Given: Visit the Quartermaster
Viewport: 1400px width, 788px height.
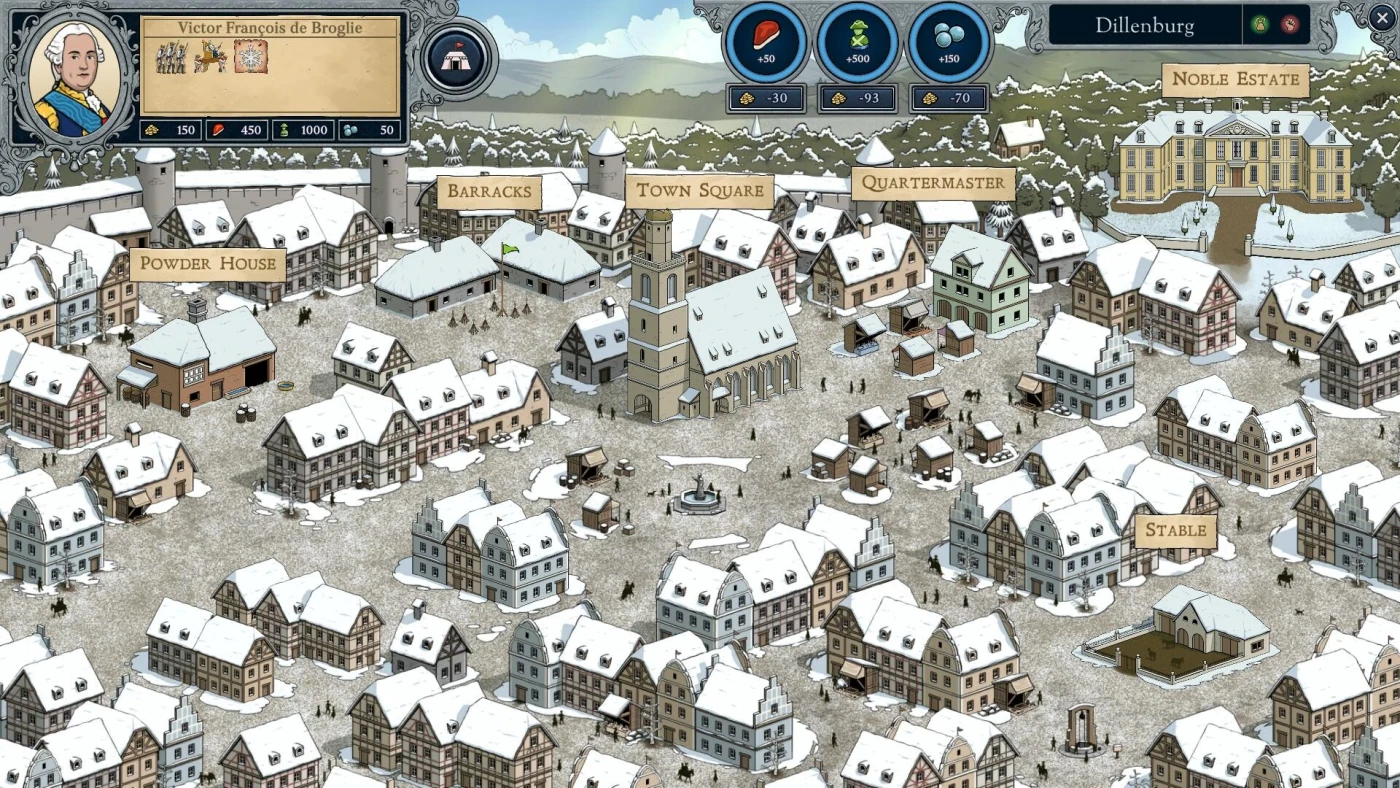Looking at the screenshot, I should tap(932, 183).
